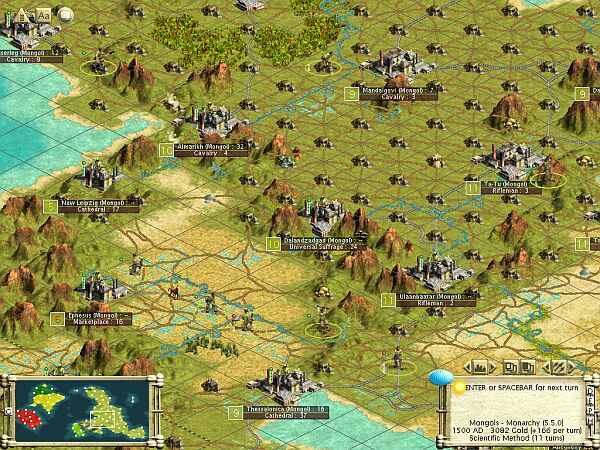Go to the previous city arrow
Screen dimensions: 600x450
(x=467, y=366)
